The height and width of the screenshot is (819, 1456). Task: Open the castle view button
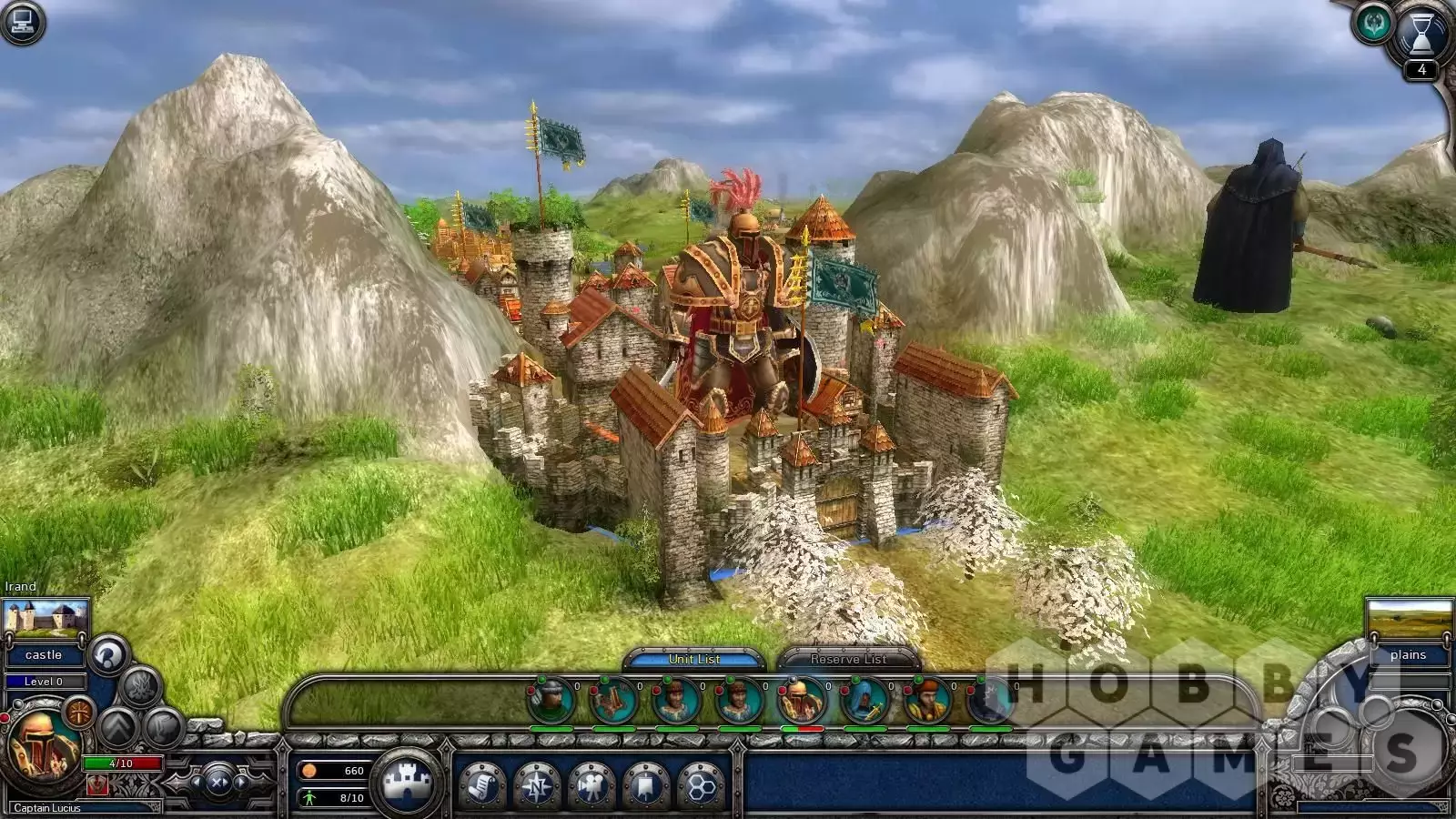coord(407,783)
